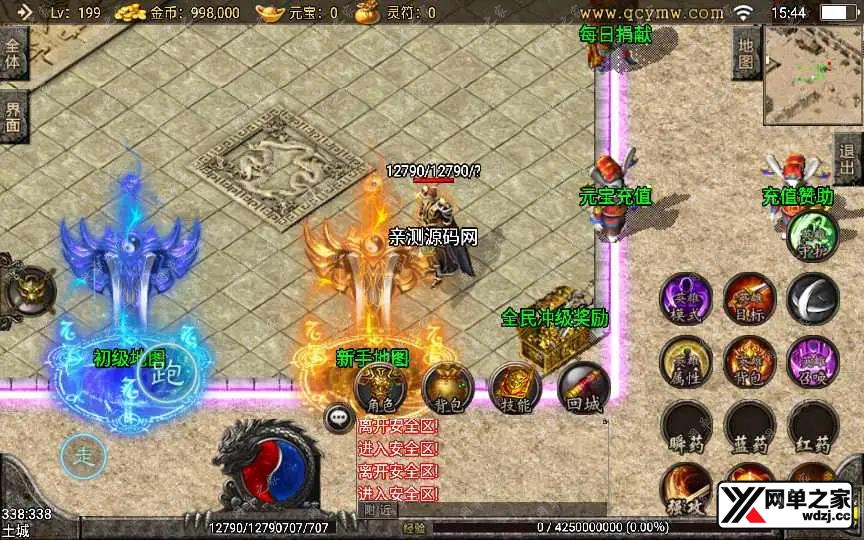This screenshot has width=864, height=540.
Task: Open the 英雄属性 hero attributes
Action: tap(686, 362)
